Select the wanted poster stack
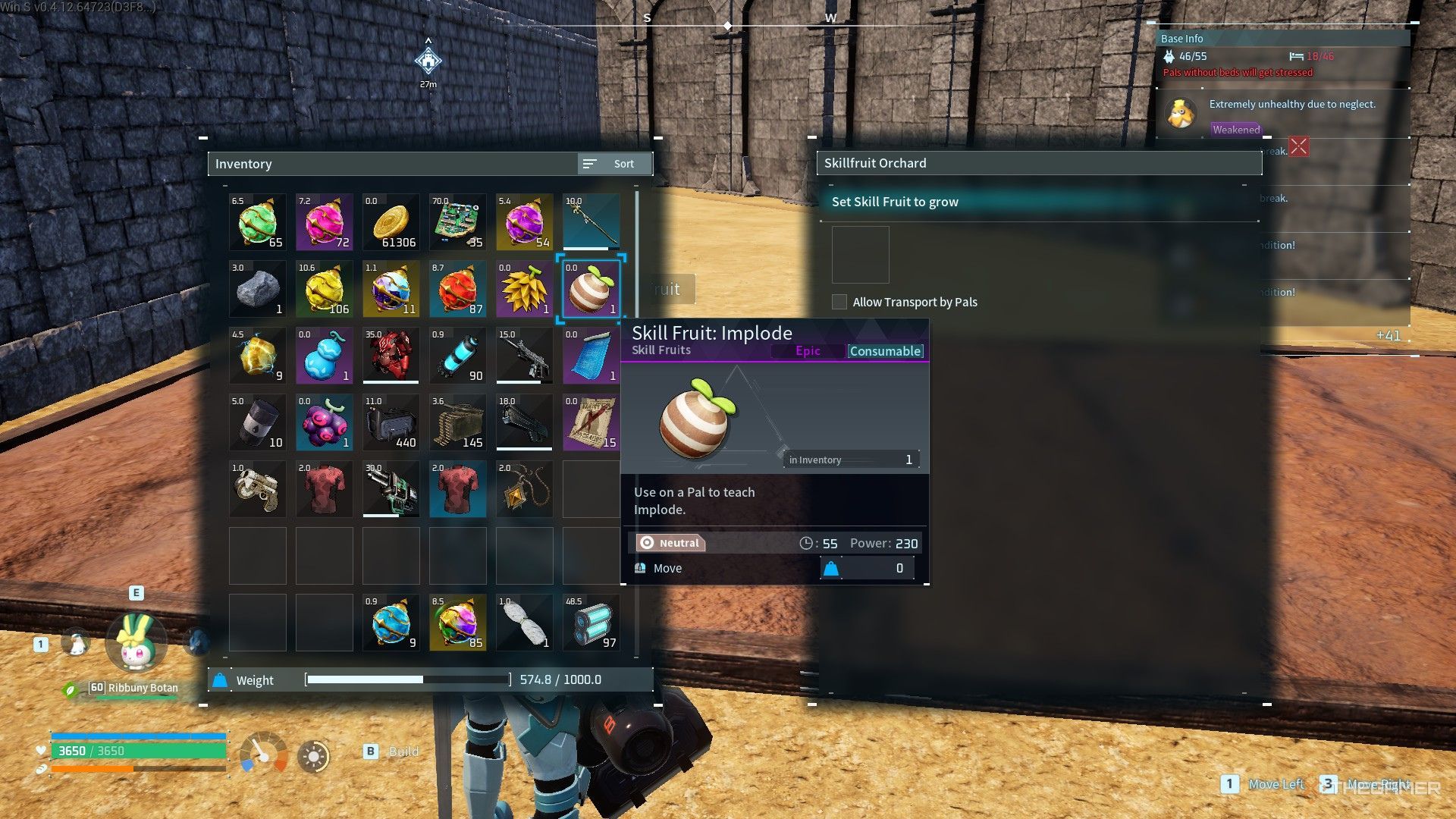Screen dimensions: 1456x819 (591, 422)
